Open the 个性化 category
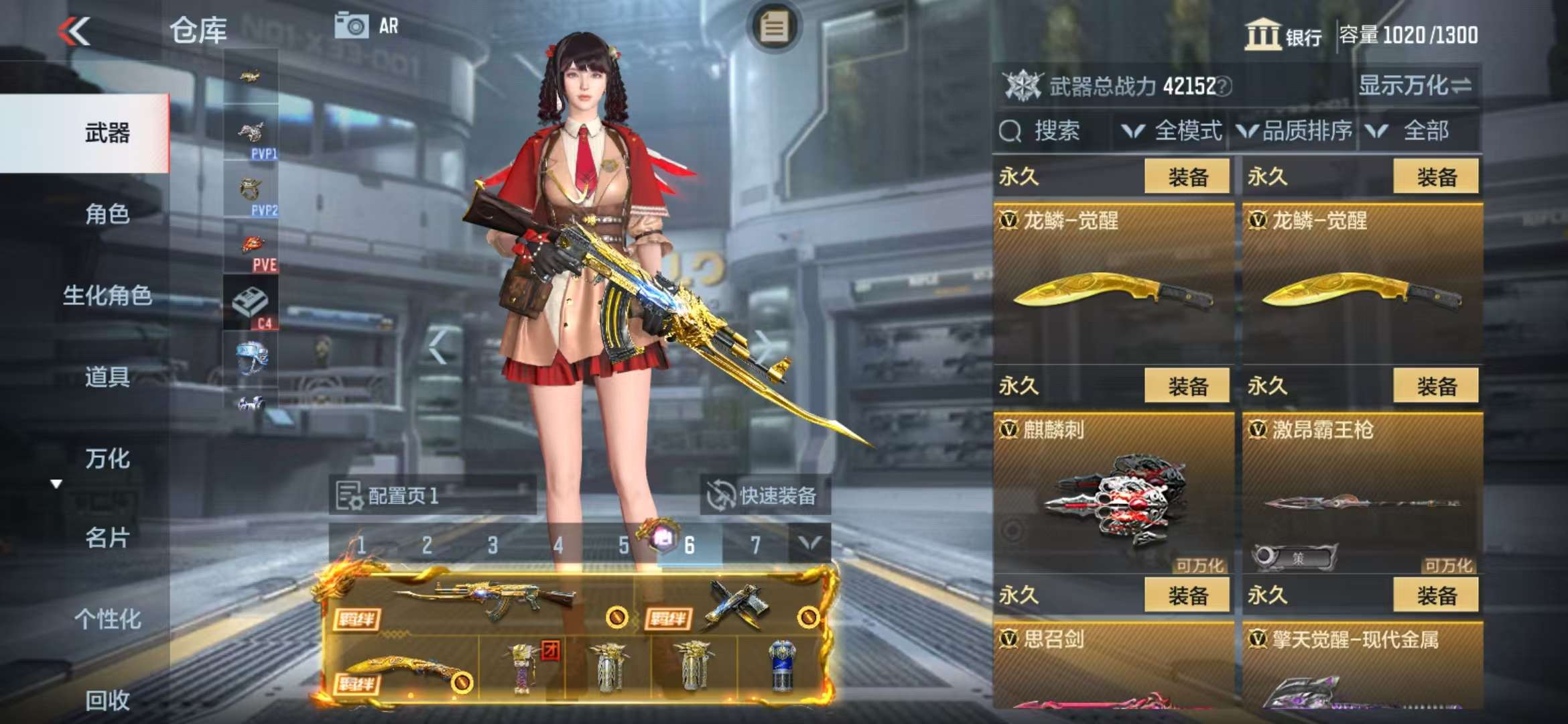Screen dimensions: 1568x724 click(x=107, y=619)
